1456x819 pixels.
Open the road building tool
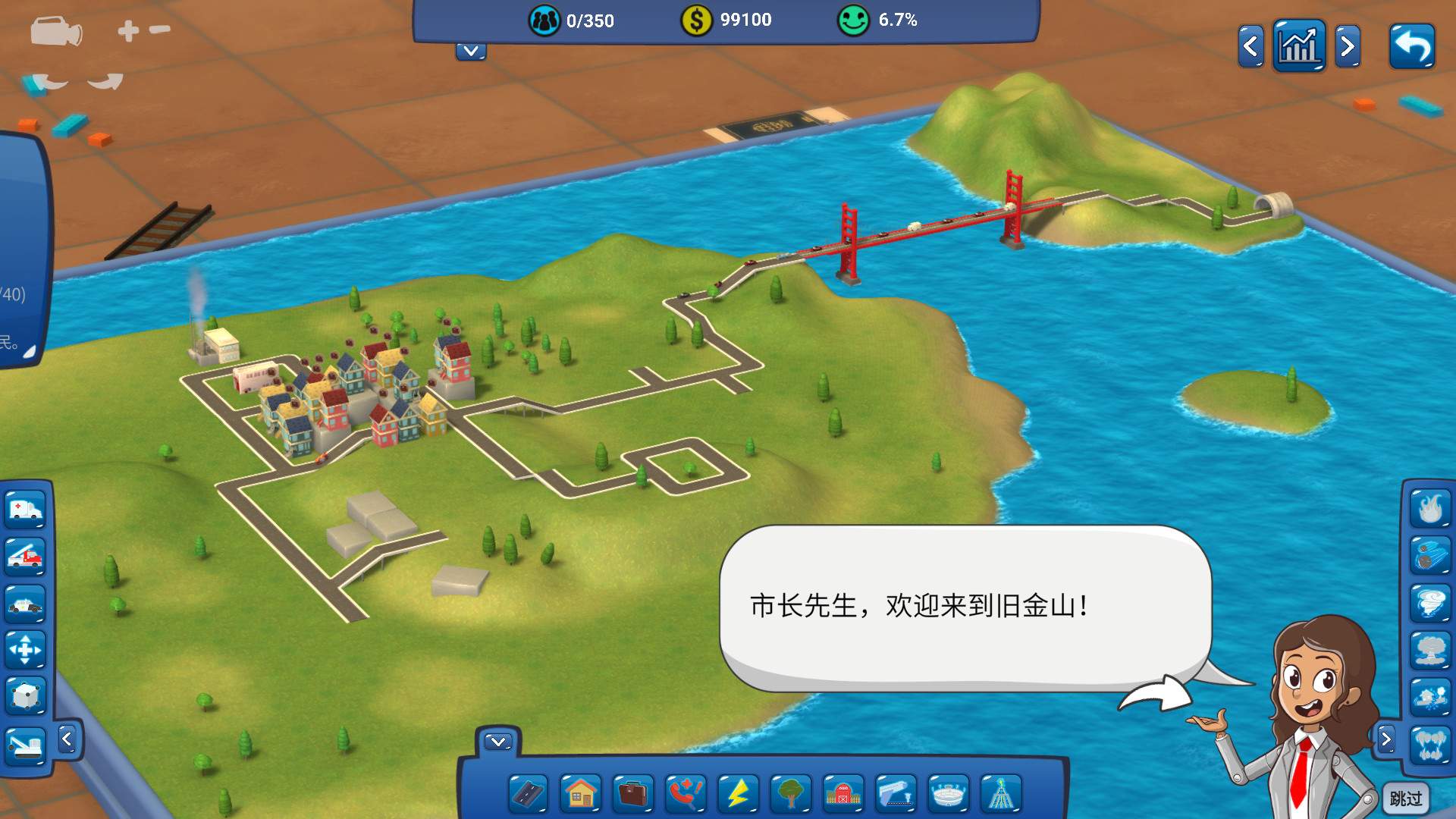pos(527,792)
